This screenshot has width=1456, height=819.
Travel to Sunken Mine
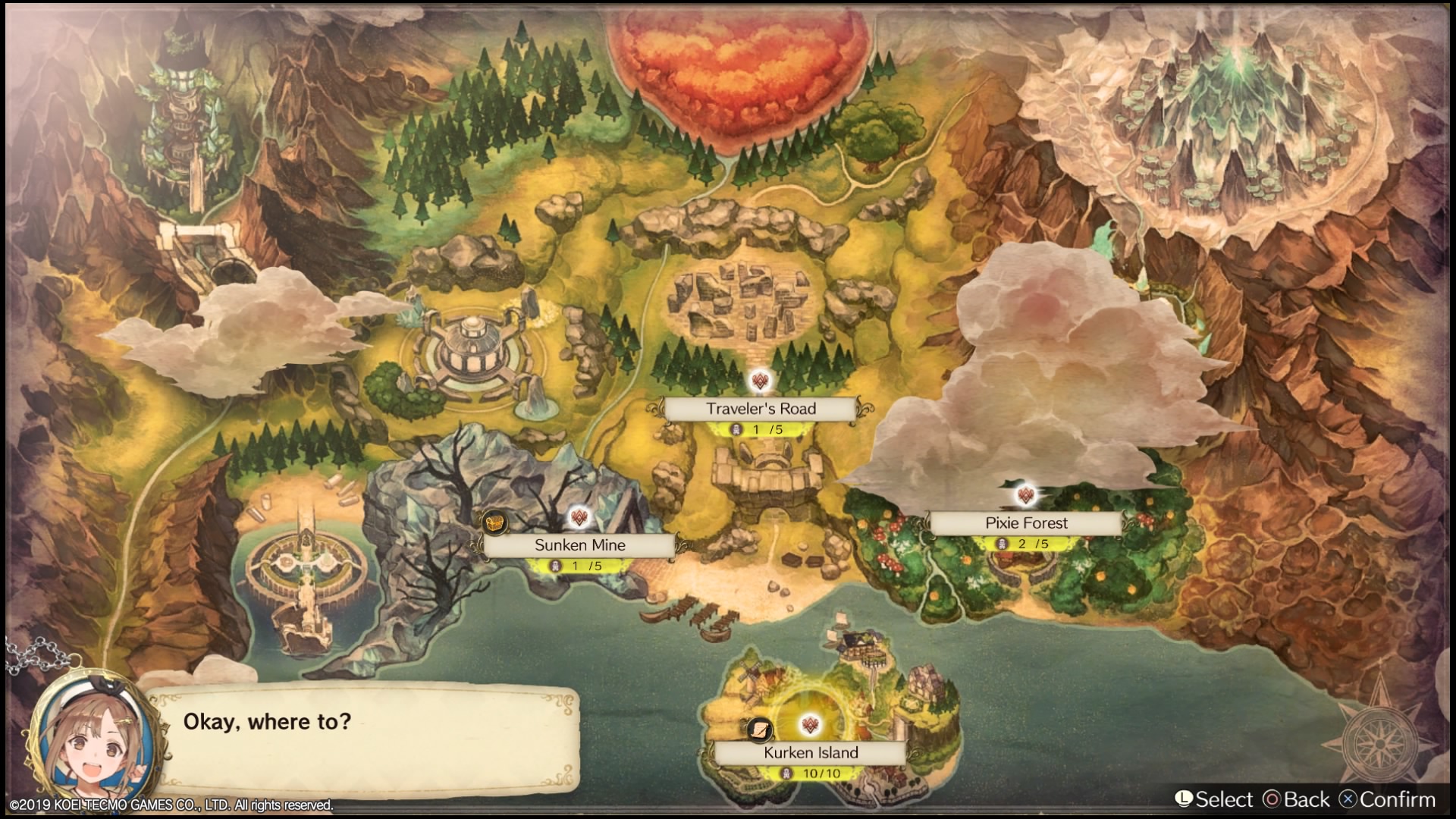(580, 545)
